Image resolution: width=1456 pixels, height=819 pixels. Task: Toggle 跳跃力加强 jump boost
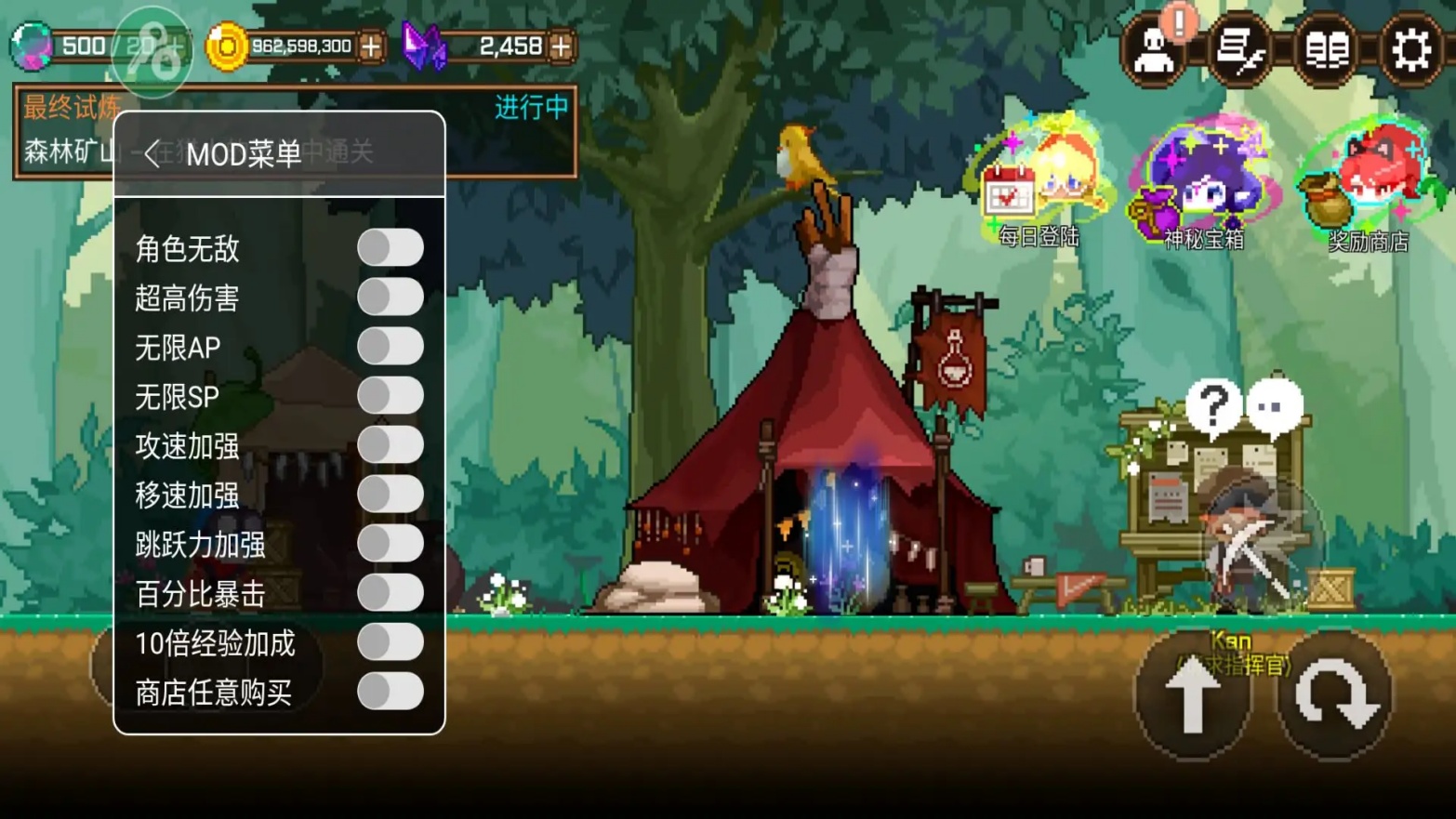coord(390,544)
